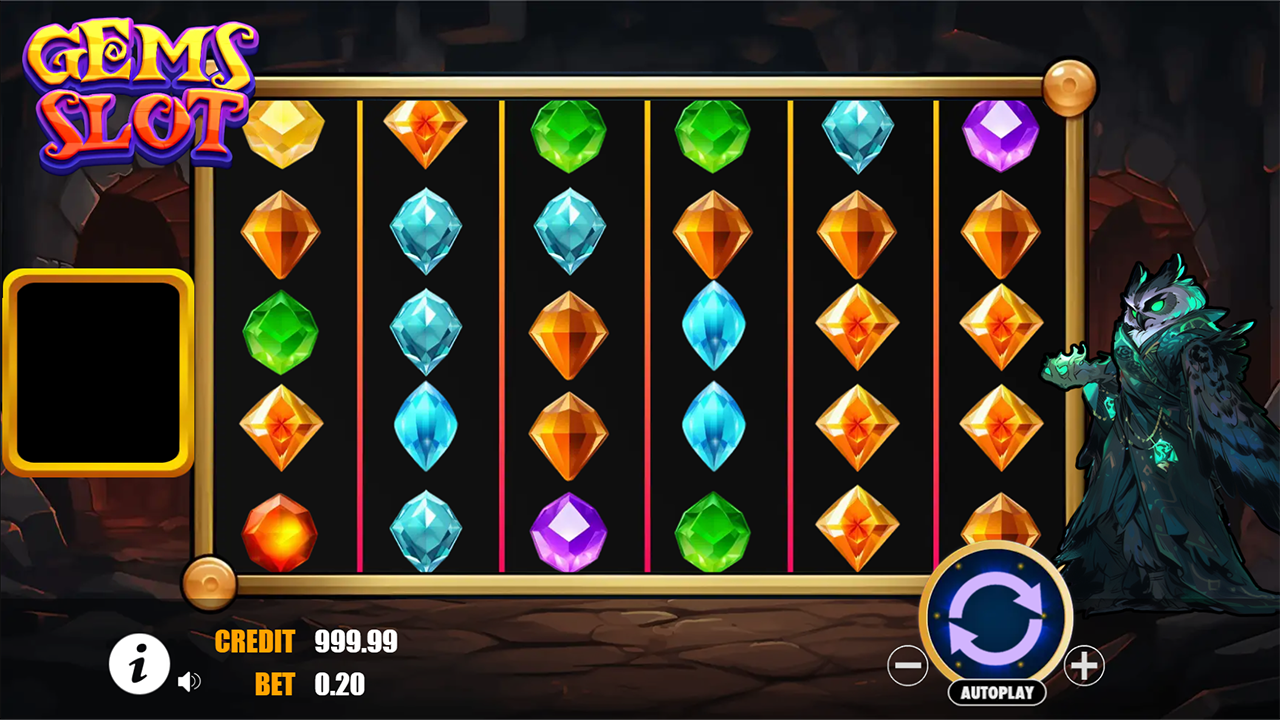
Task: Decrease the bet with the minus button
Action: tap(908, 665)
